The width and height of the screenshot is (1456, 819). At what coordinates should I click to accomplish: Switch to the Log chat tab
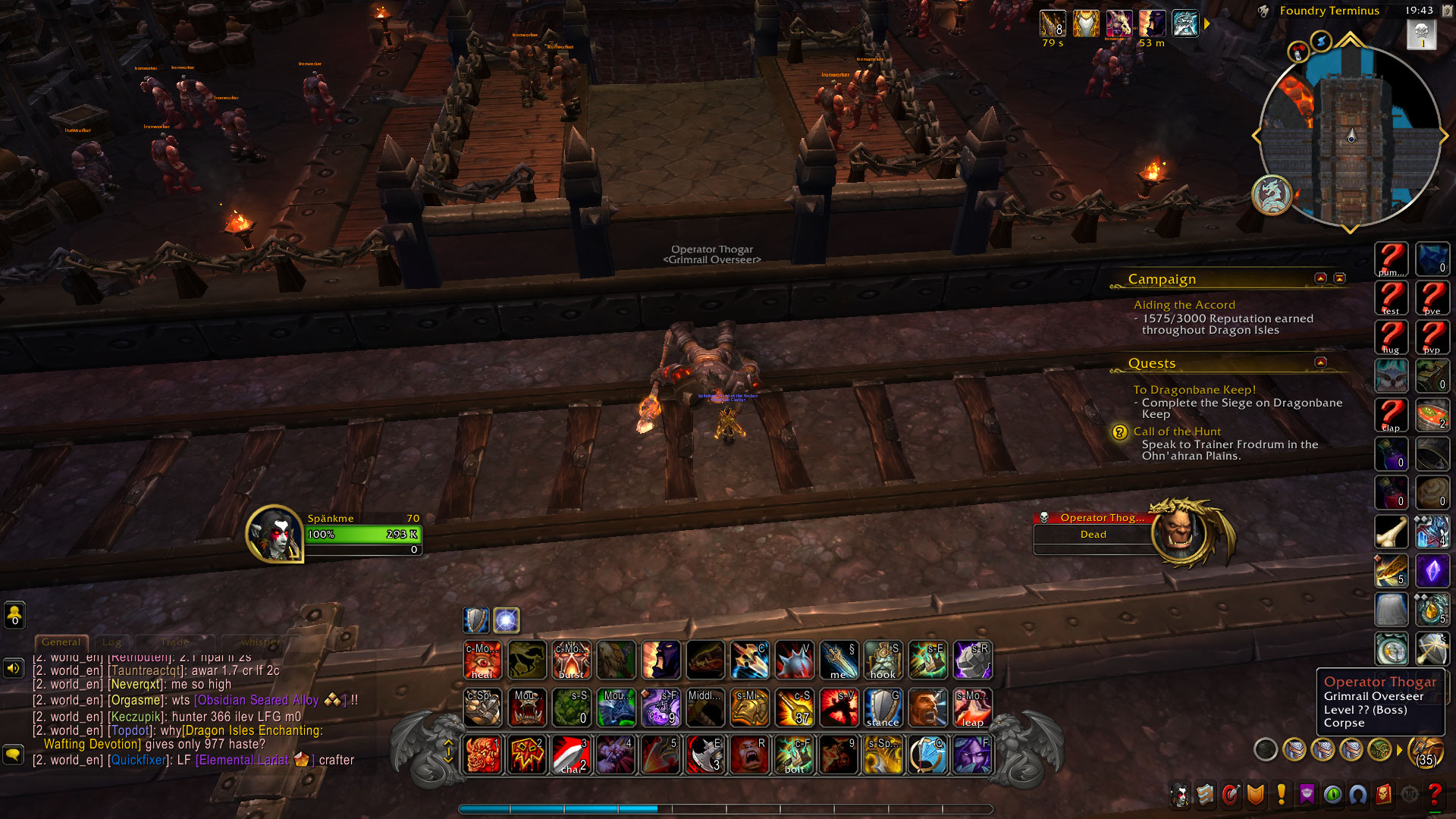coord(111,642)
